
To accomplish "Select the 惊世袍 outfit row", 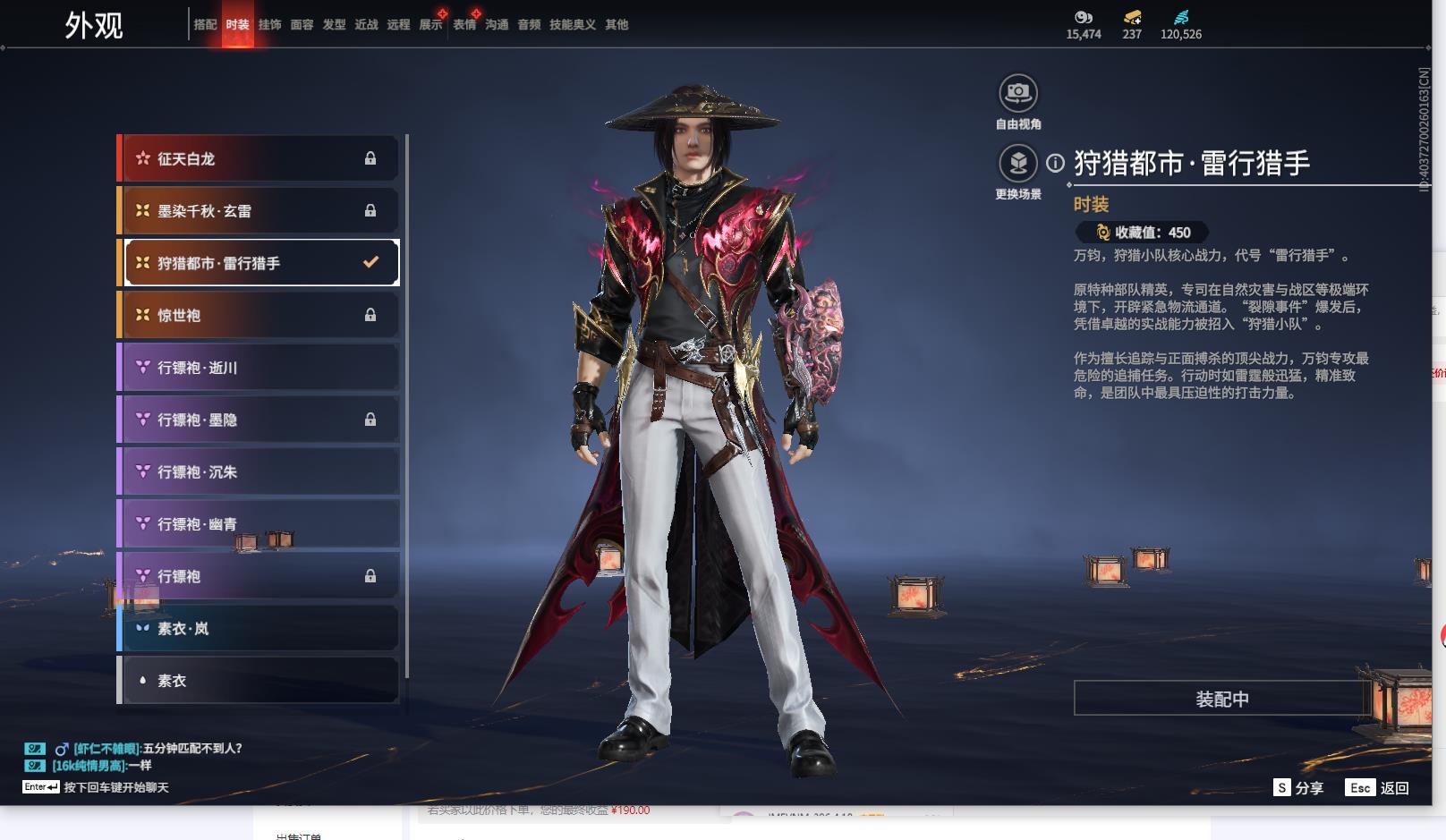I will point(259,315).
